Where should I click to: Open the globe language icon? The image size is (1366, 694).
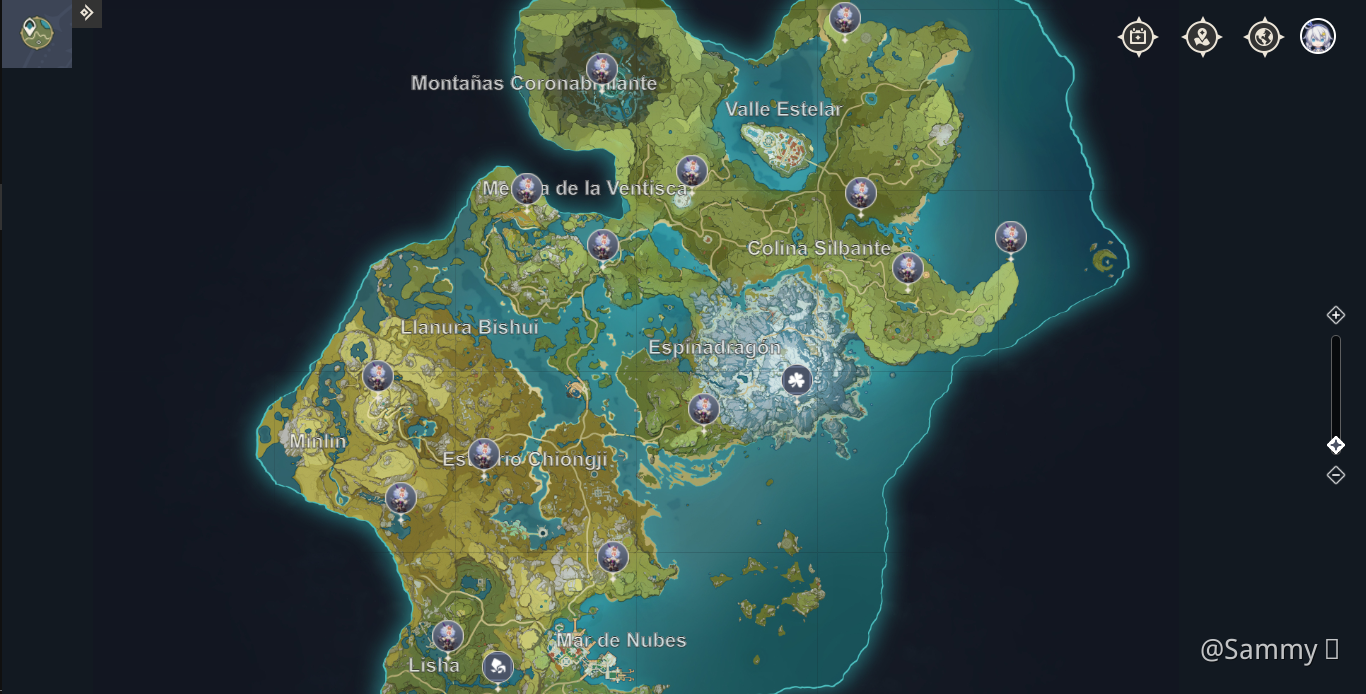point(1264,37)
